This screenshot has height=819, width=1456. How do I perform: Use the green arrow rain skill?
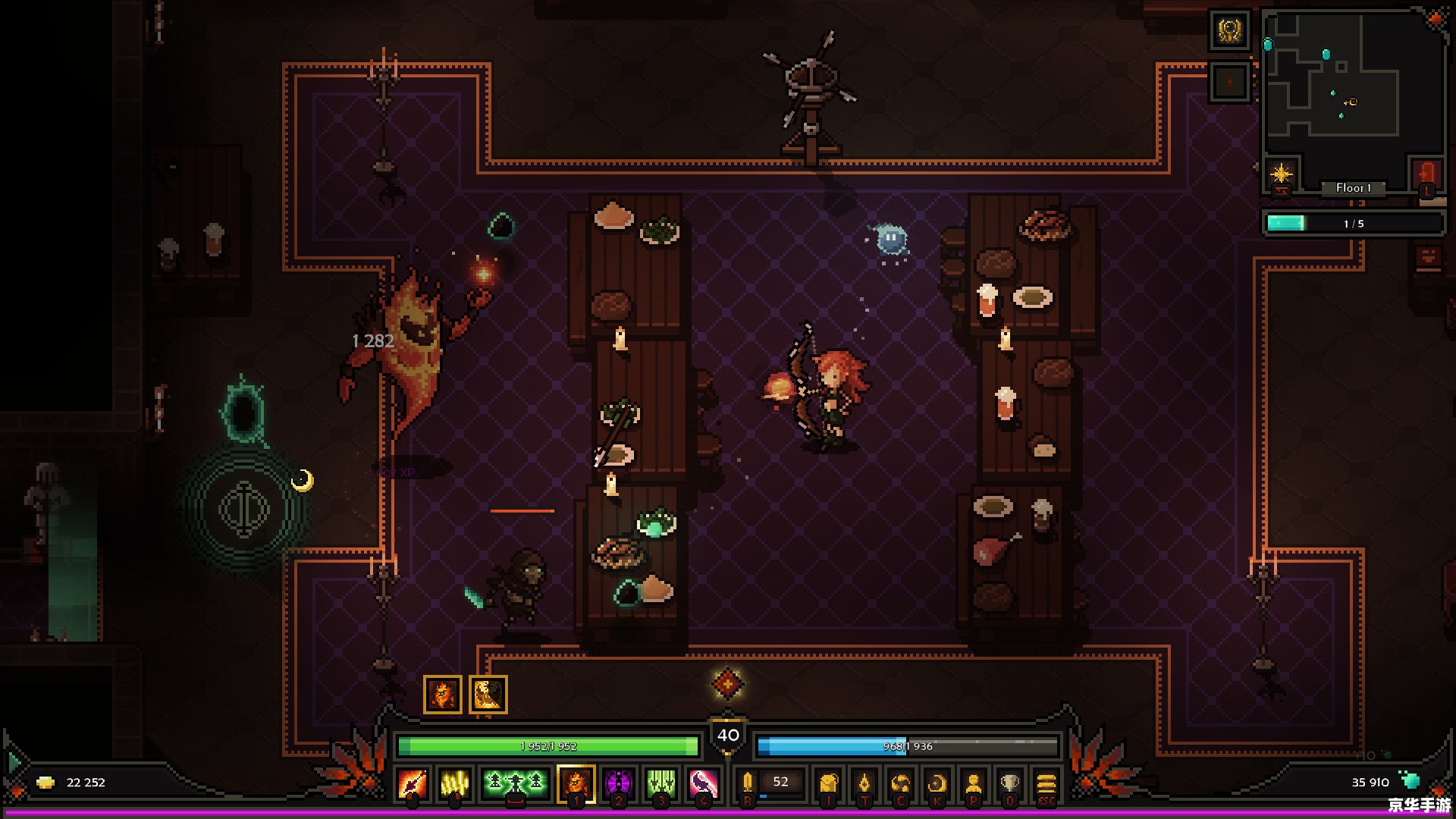[x=661, y=783]
